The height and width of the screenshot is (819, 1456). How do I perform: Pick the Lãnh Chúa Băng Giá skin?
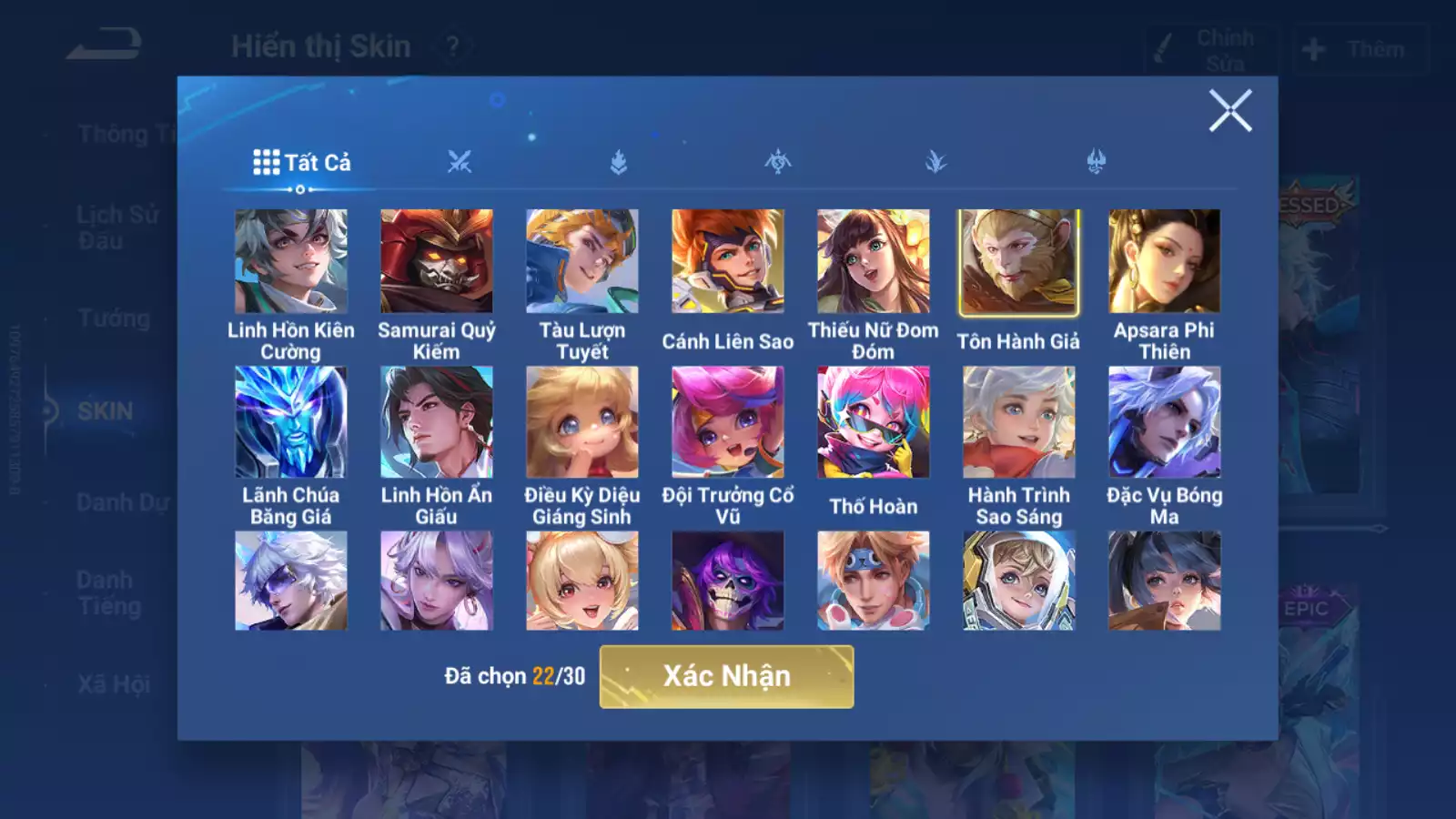coord(291,422)
